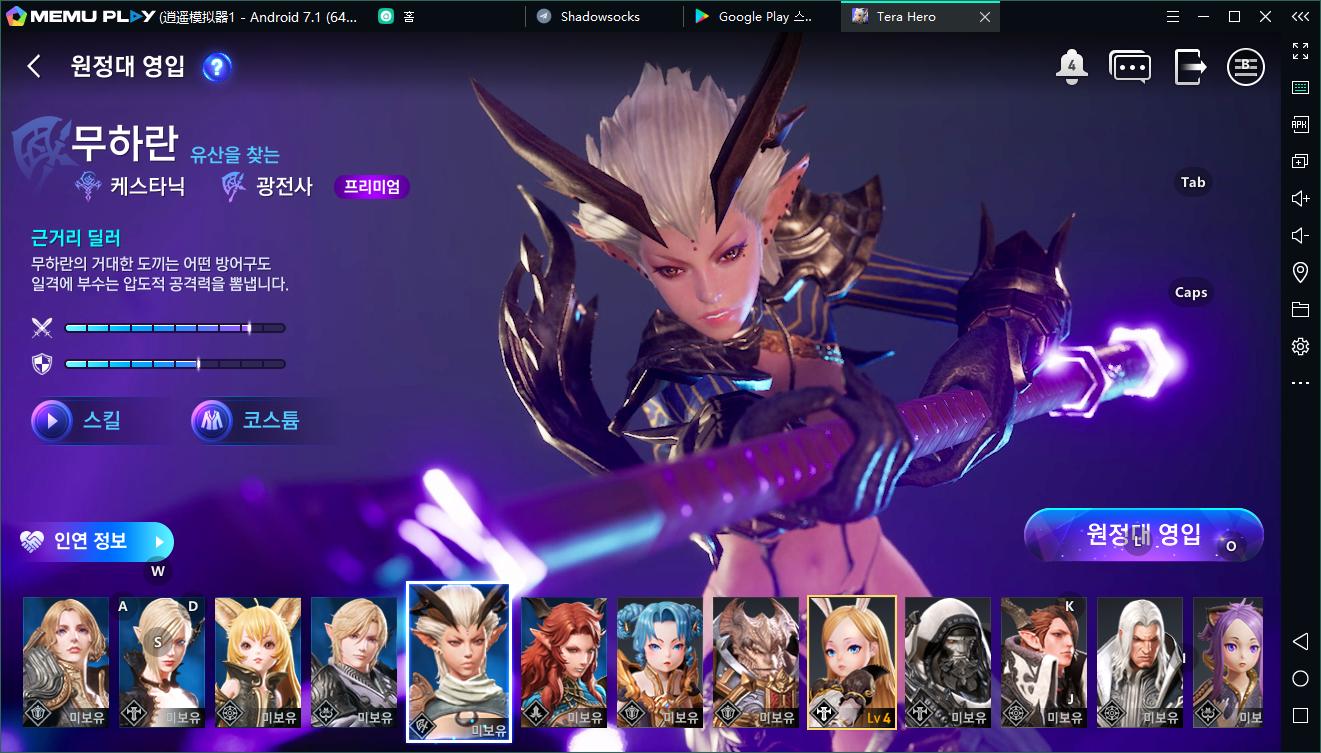Open the chat bubble icon
The width and height of the screenshot is (1321, 753).
pyautogui.click(x=1130, y=67)
